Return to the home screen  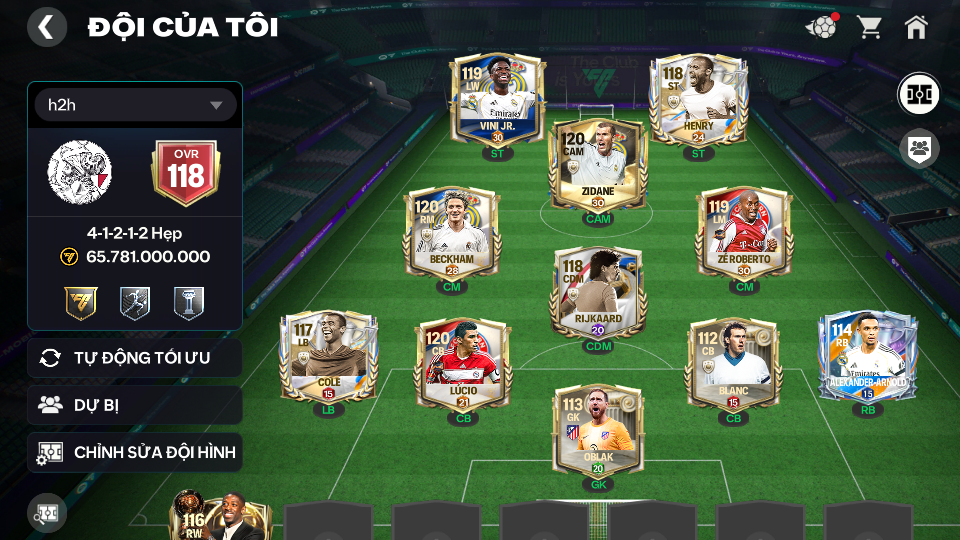[916, 27]
